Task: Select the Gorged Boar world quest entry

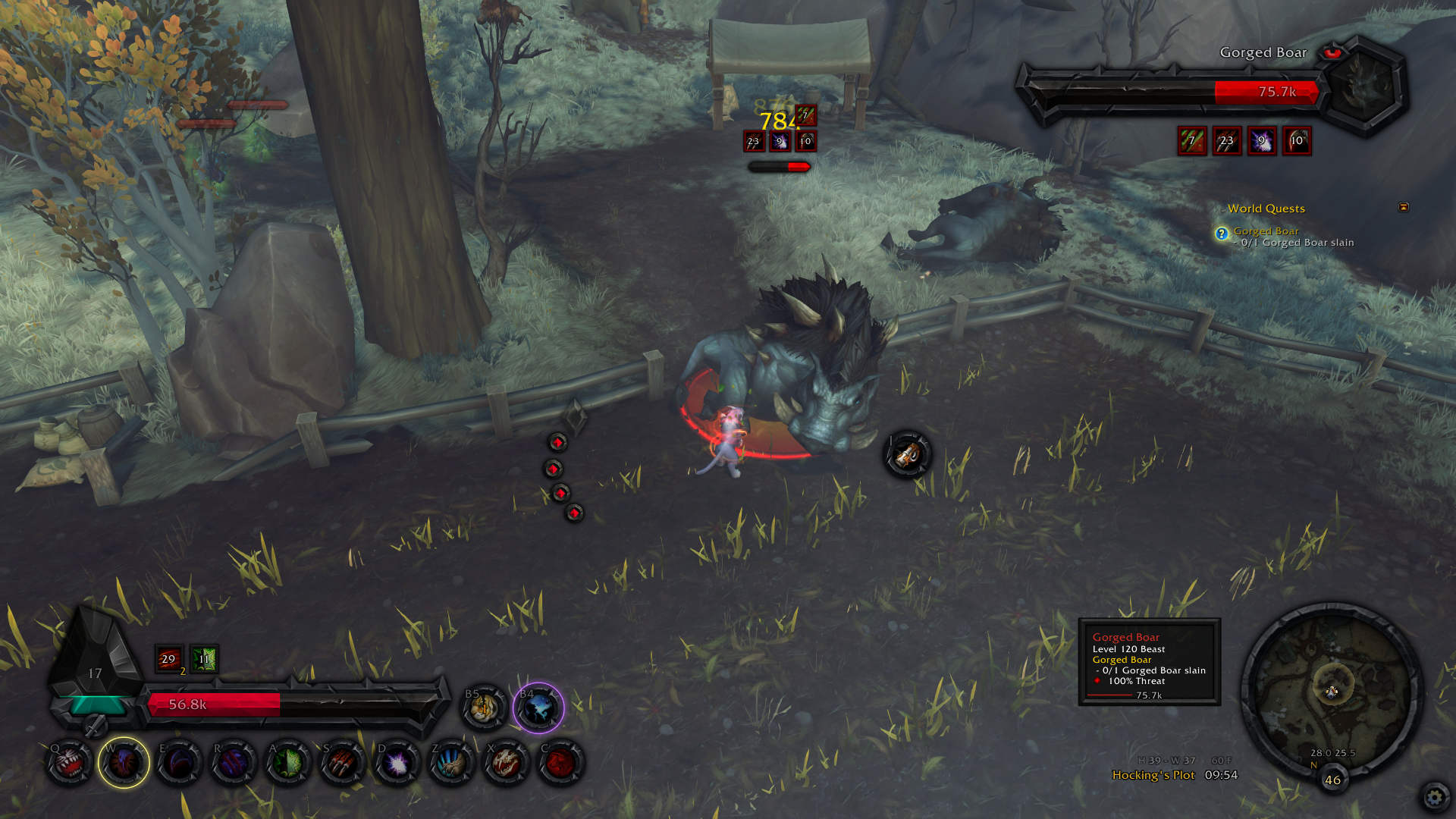Action: pos(1266,231)
